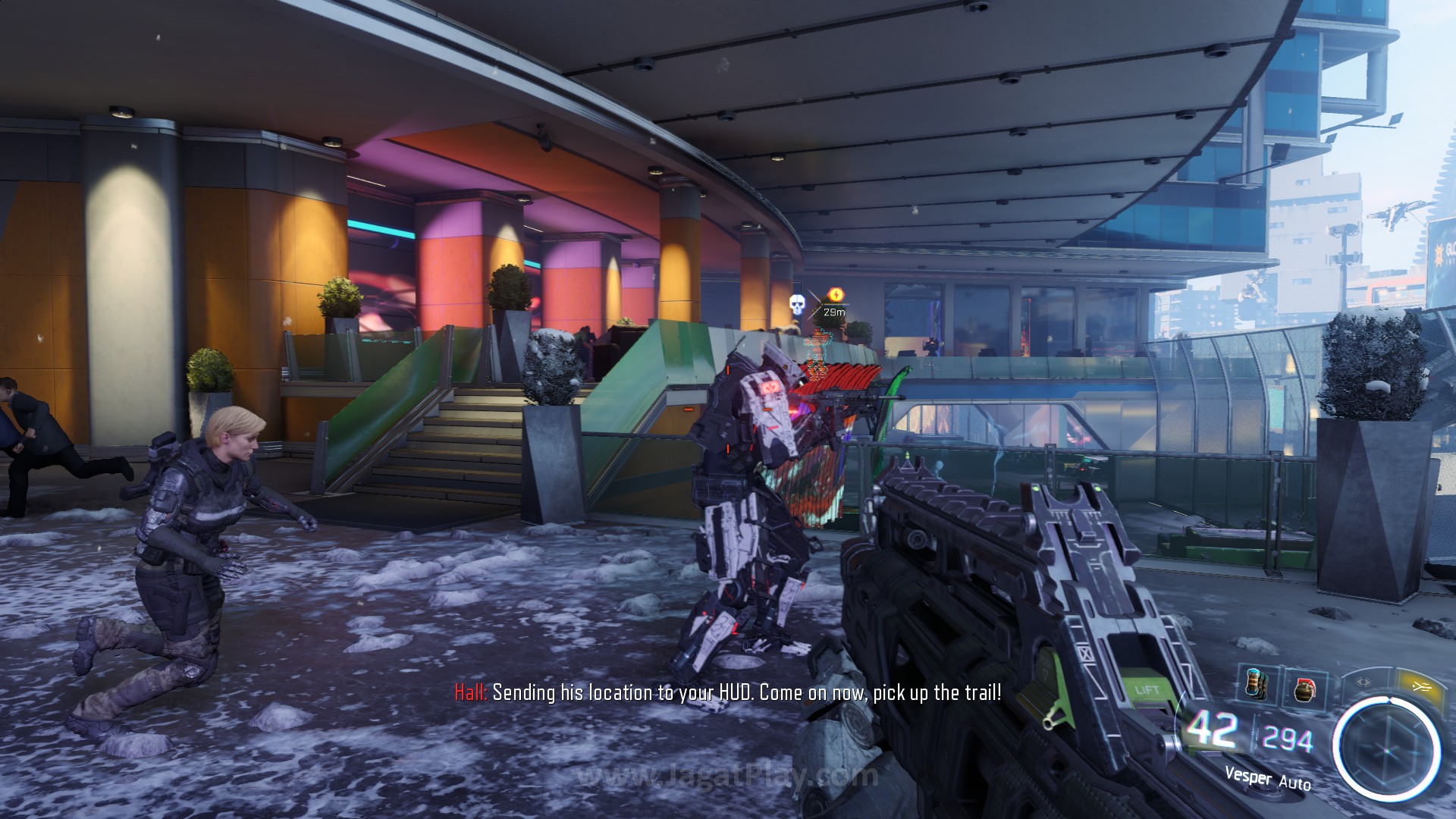Choose the highlighted yellow cyber core ability
1456x819 pixels.
1420,686
